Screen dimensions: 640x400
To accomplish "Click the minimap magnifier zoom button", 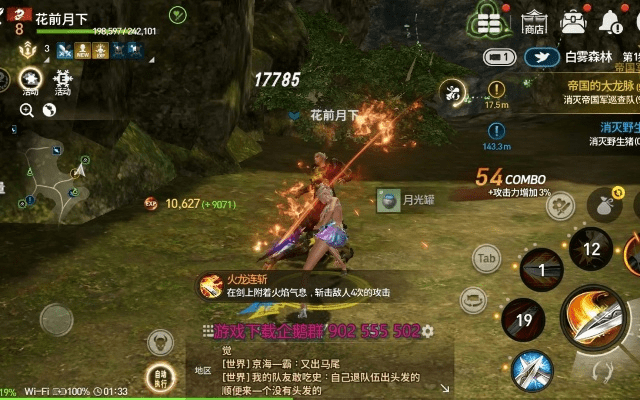I will (26, 110).
